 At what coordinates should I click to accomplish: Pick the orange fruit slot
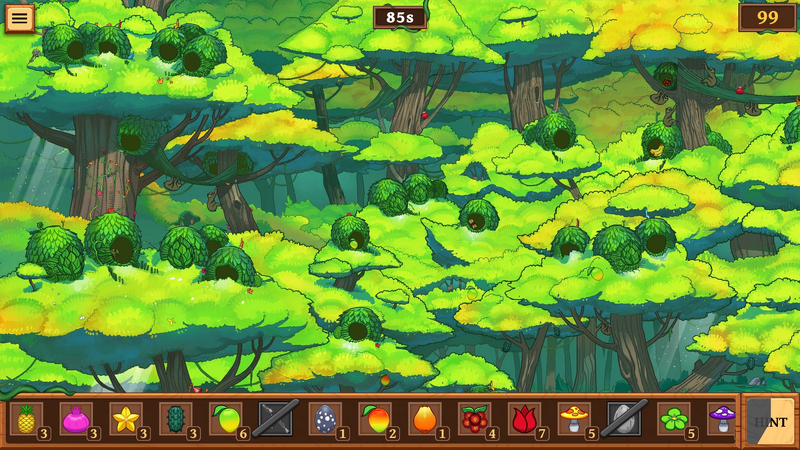(425, 419)
